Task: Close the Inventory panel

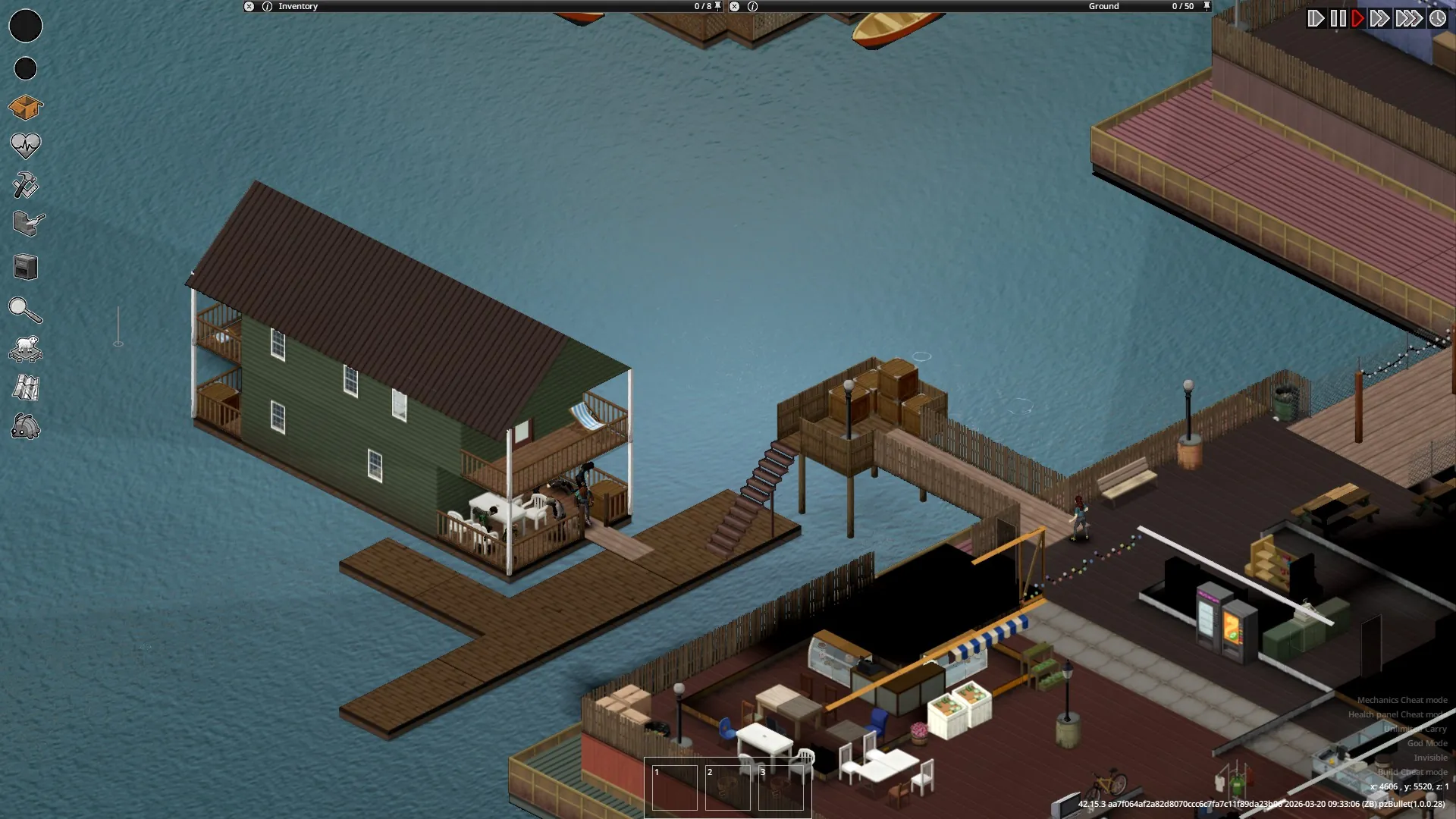Action: pyautogui.click(x=249, y=6)
